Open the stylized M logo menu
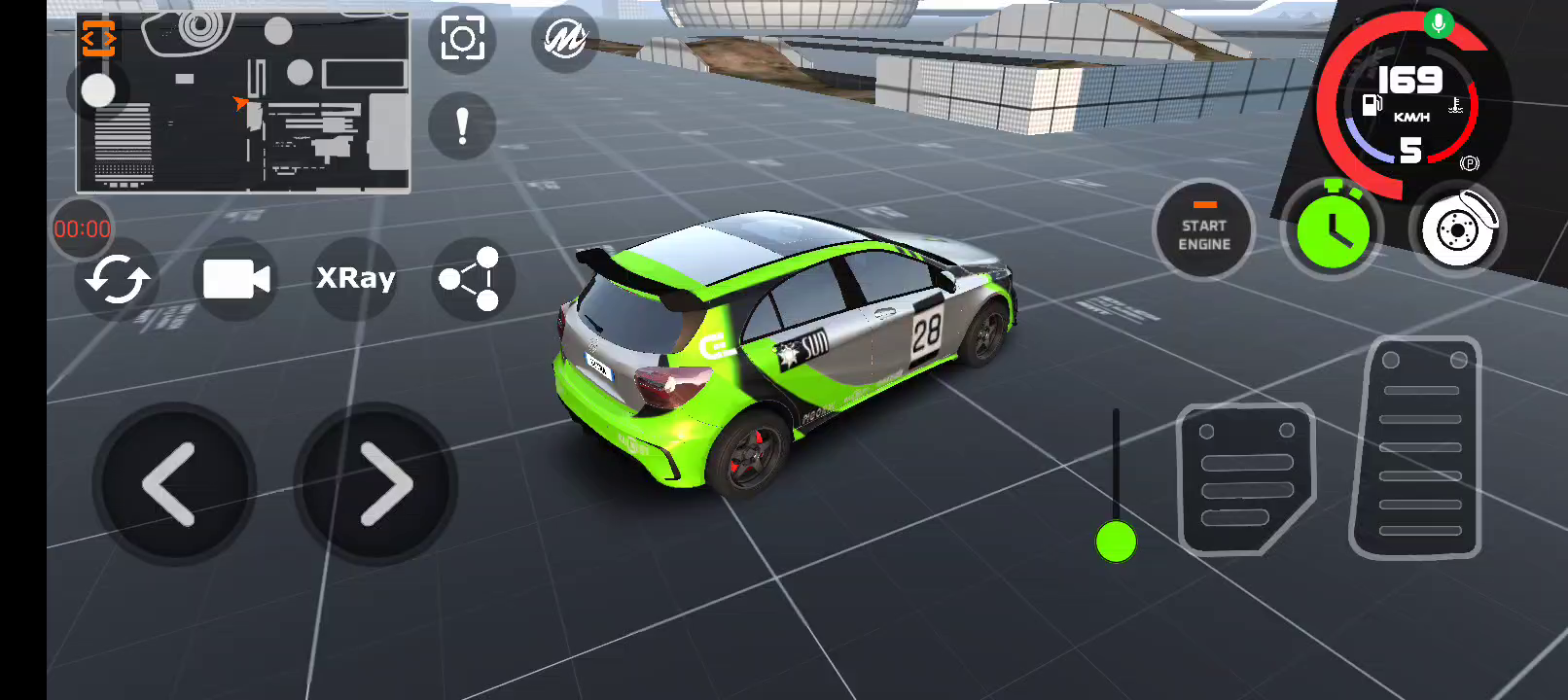1568x700 pixels. click(x=564, y=40)
